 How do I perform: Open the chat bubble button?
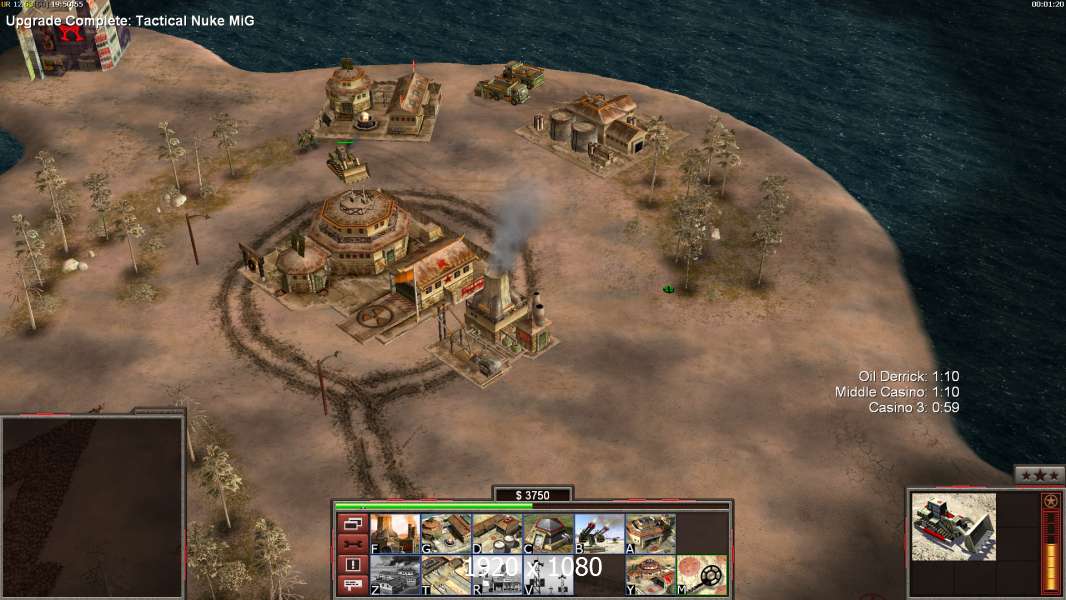(x=352, y=586)
